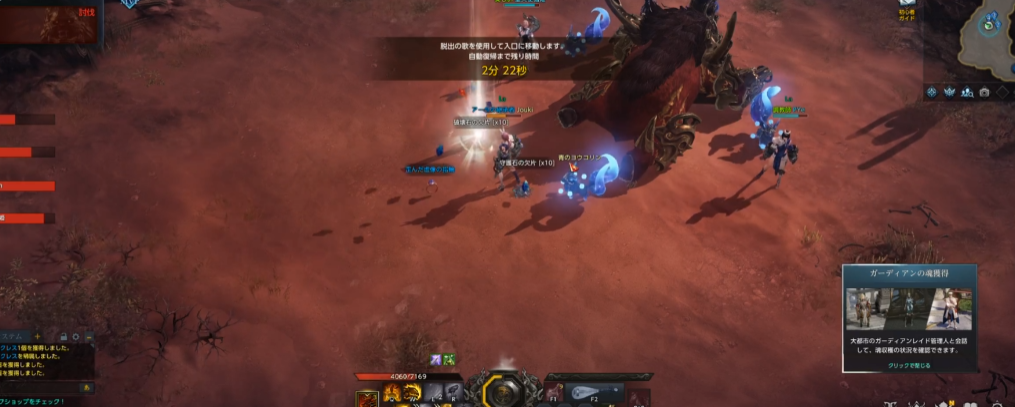Open the camera screenshot icon
This screenshot has width=1015, height=407.
pos(984,92)
